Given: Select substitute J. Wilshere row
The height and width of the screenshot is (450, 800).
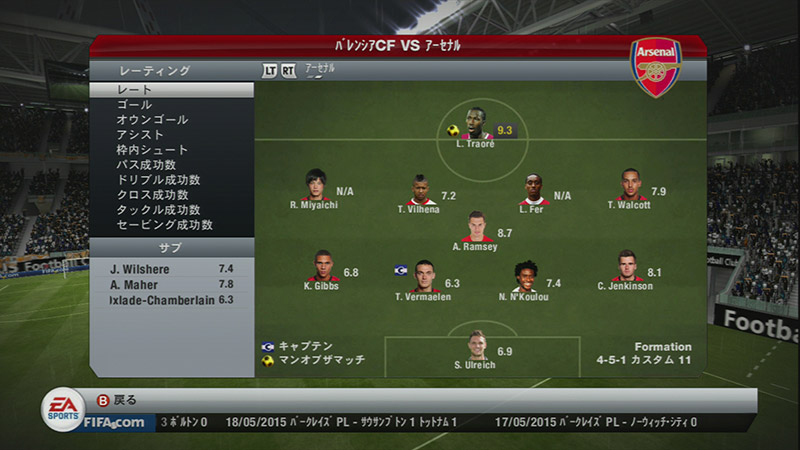Looking at the screenshot, I should click(170, 269).
